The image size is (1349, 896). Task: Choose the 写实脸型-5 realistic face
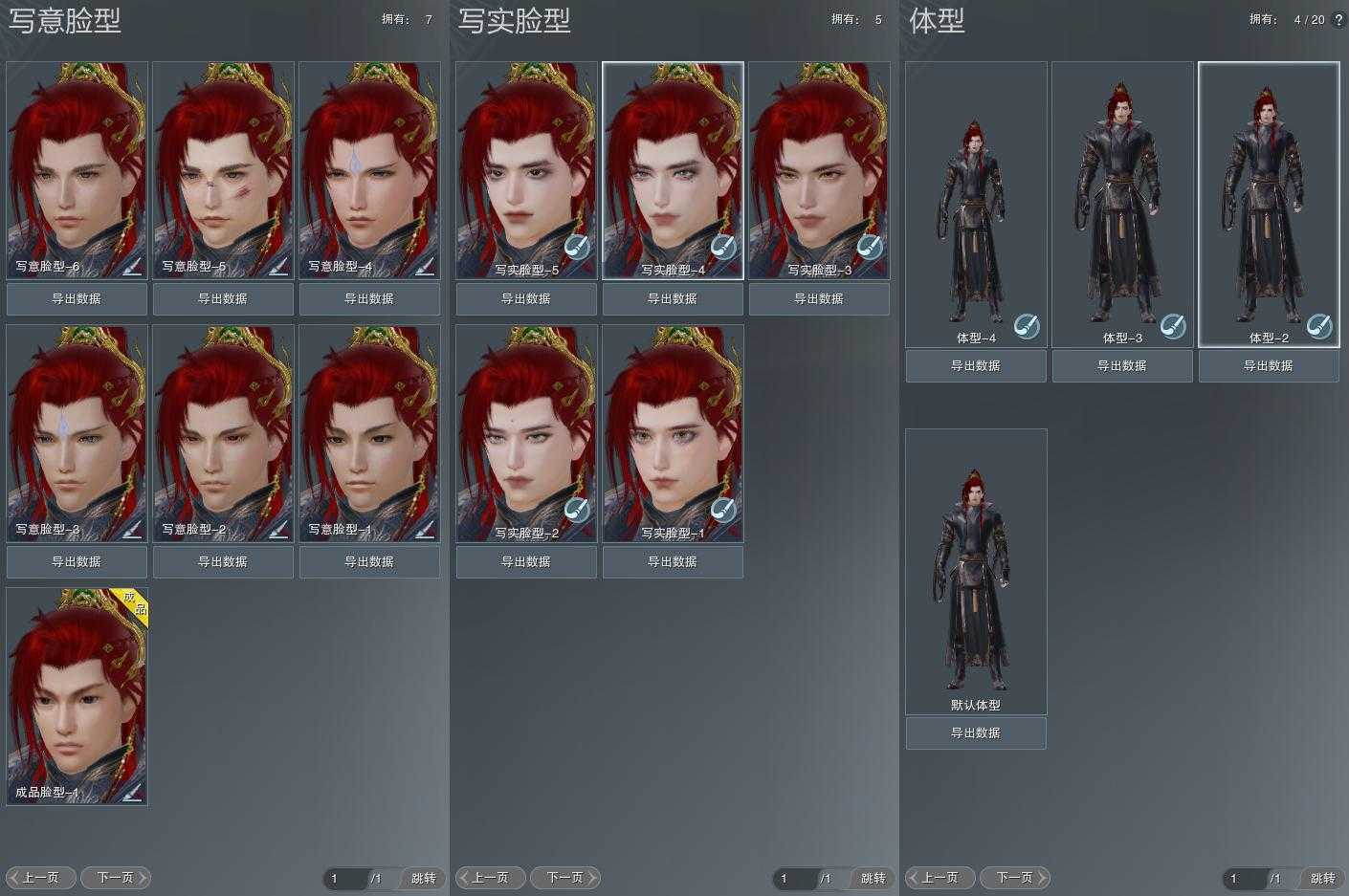point(526,170)
